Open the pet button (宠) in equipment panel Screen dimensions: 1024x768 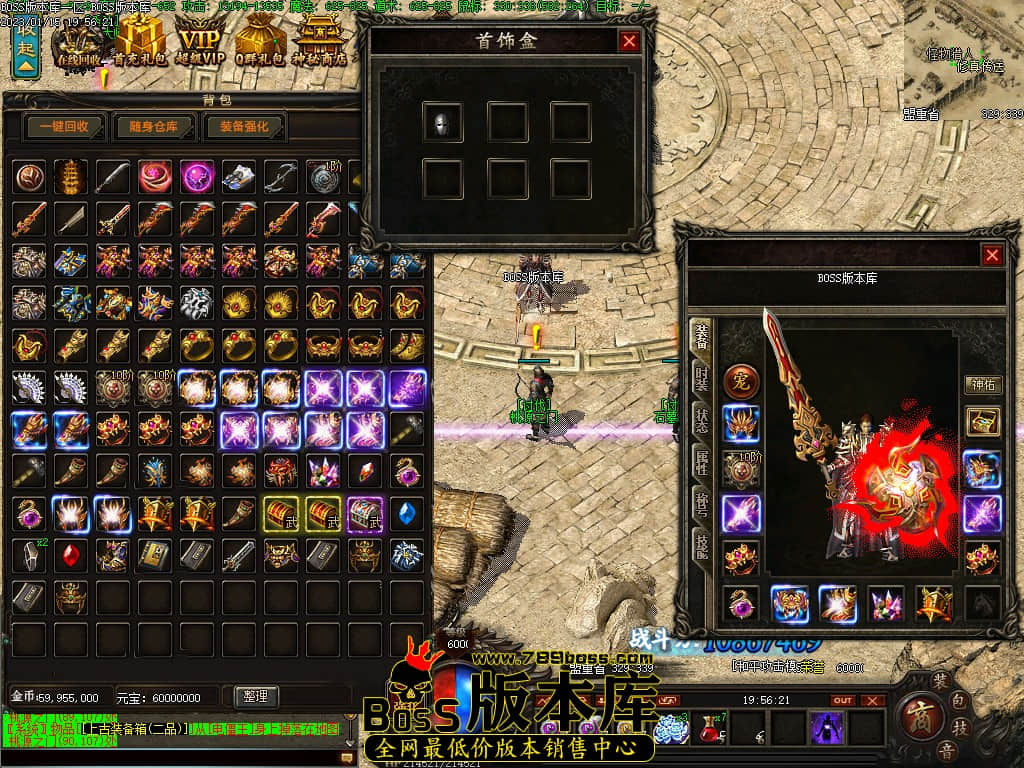741,381
